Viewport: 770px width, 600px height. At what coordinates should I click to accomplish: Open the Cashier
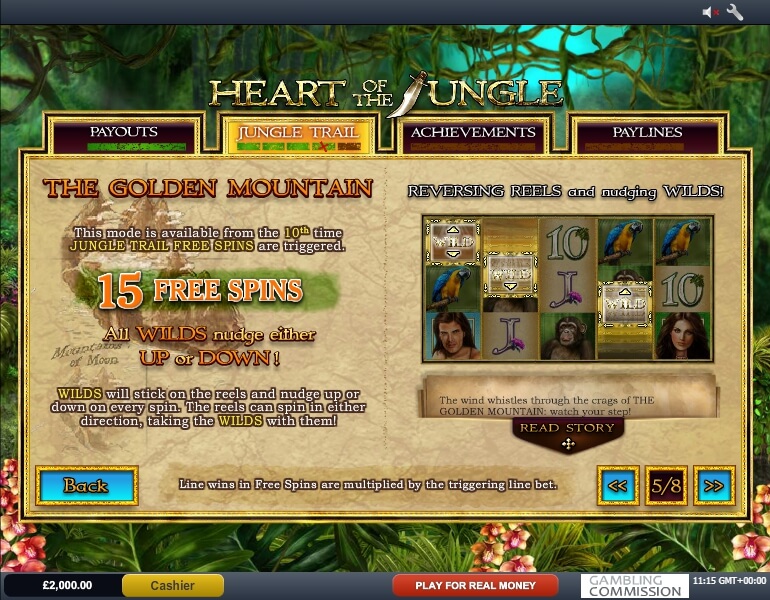click(172, 585)
